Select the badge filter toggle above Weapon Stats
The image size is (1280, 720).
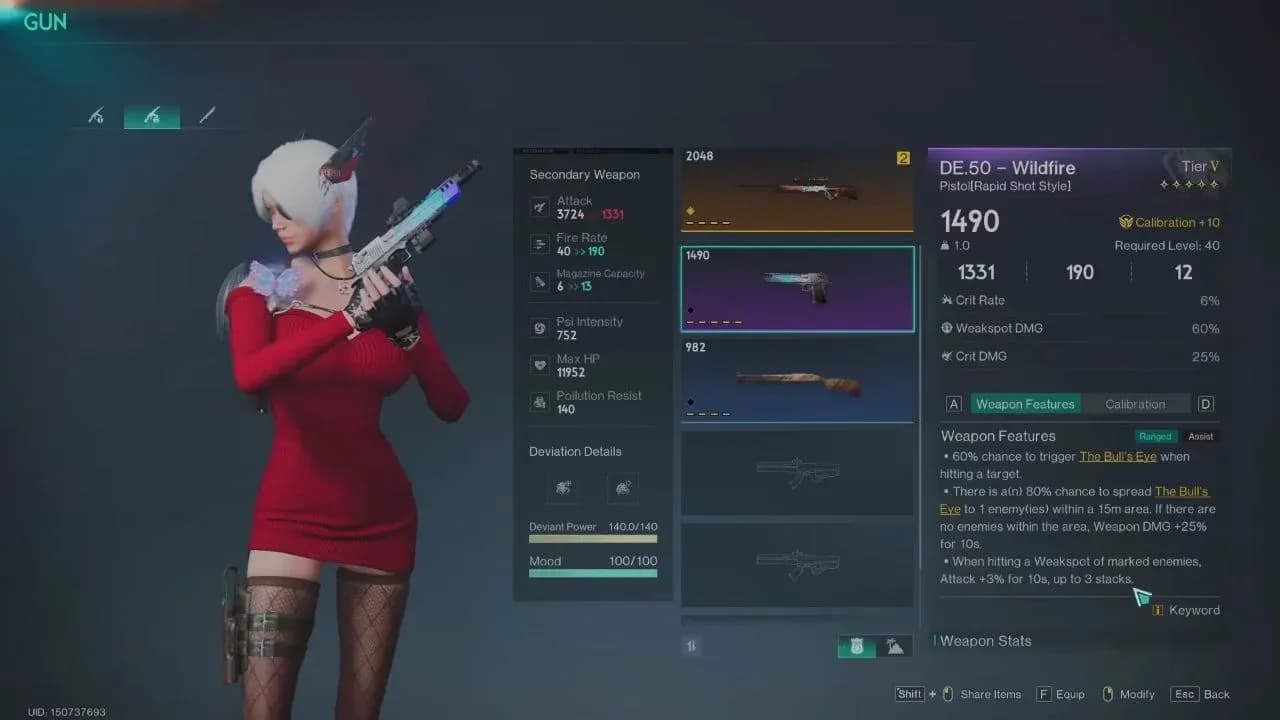[x=858, y=646]
